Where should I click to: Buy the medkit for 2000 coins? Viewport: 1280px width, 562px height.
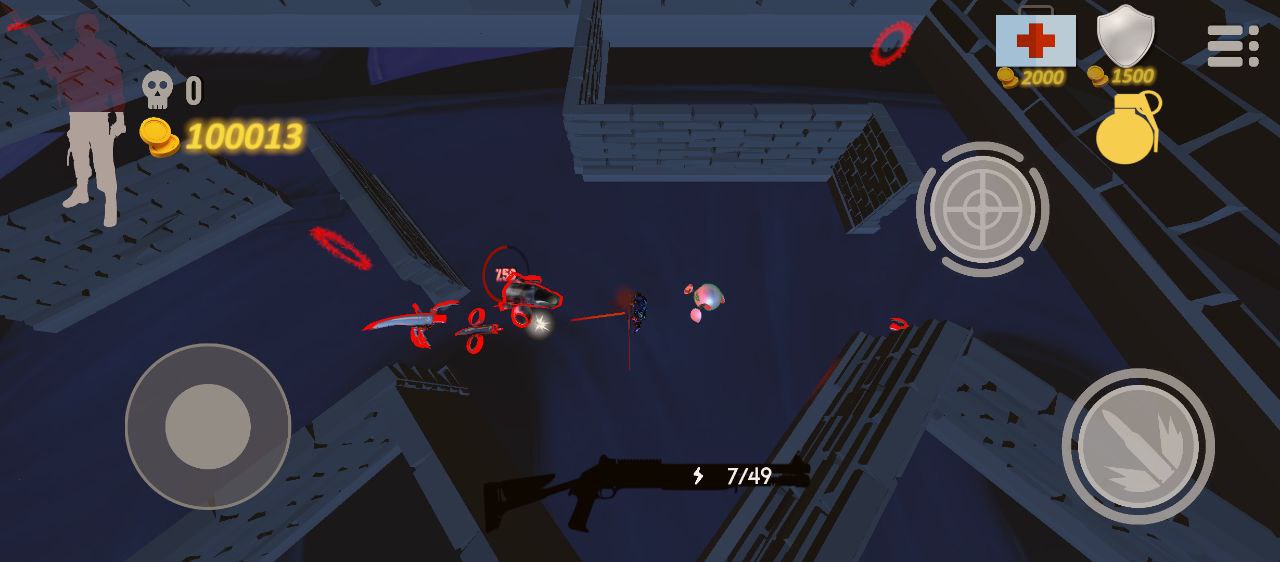(x=1035, y=42)
